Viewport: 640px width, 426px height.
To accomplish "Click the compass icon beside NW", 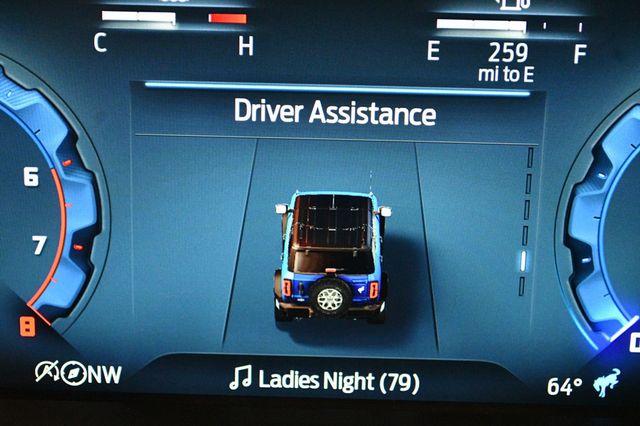I will [72, 374].
